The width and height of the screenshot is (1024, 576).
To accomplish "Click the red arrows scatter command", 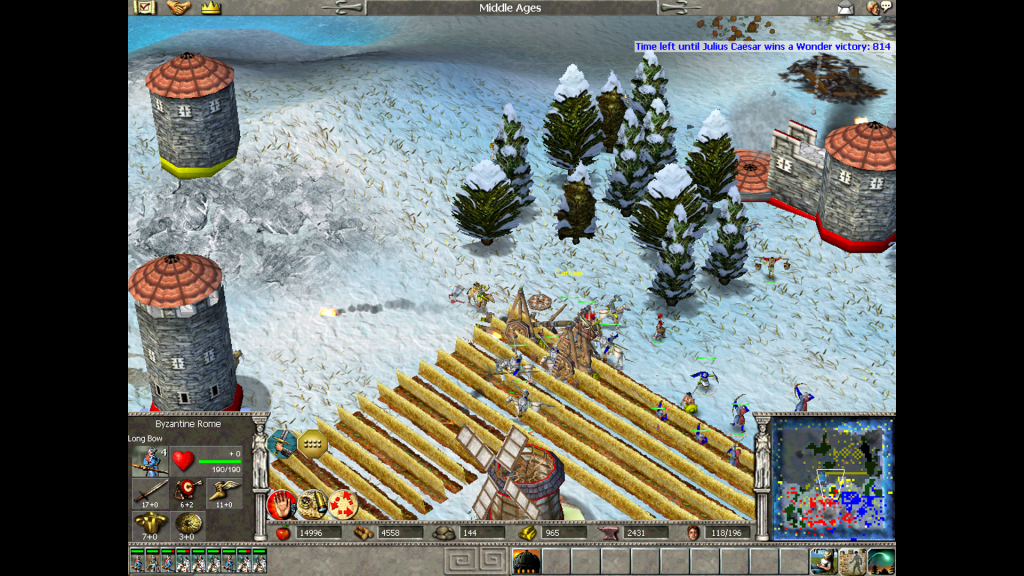I will (343, 504).
